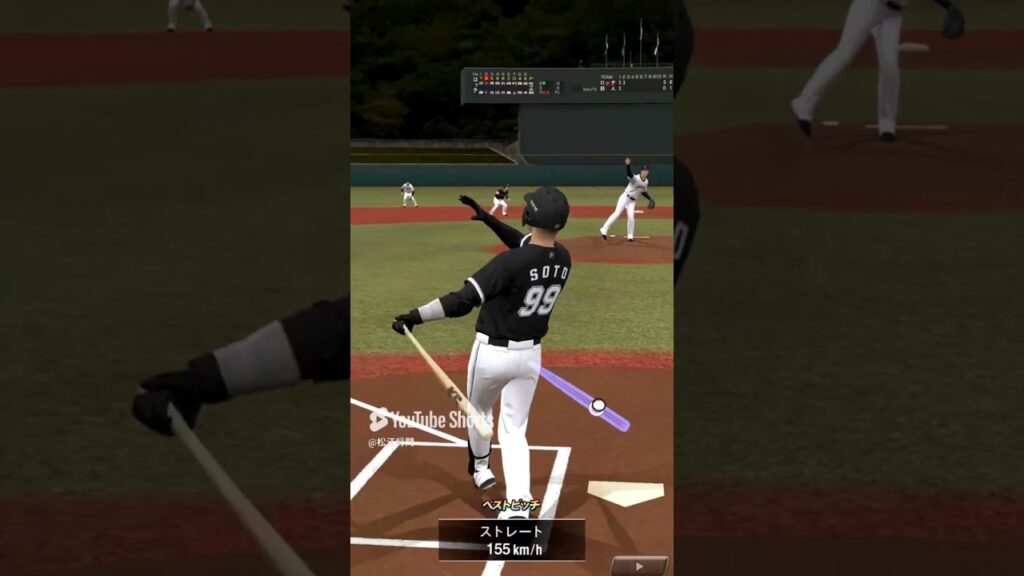Tap the play arrow button
This screenshot has width=1024, height=576.
639,565
